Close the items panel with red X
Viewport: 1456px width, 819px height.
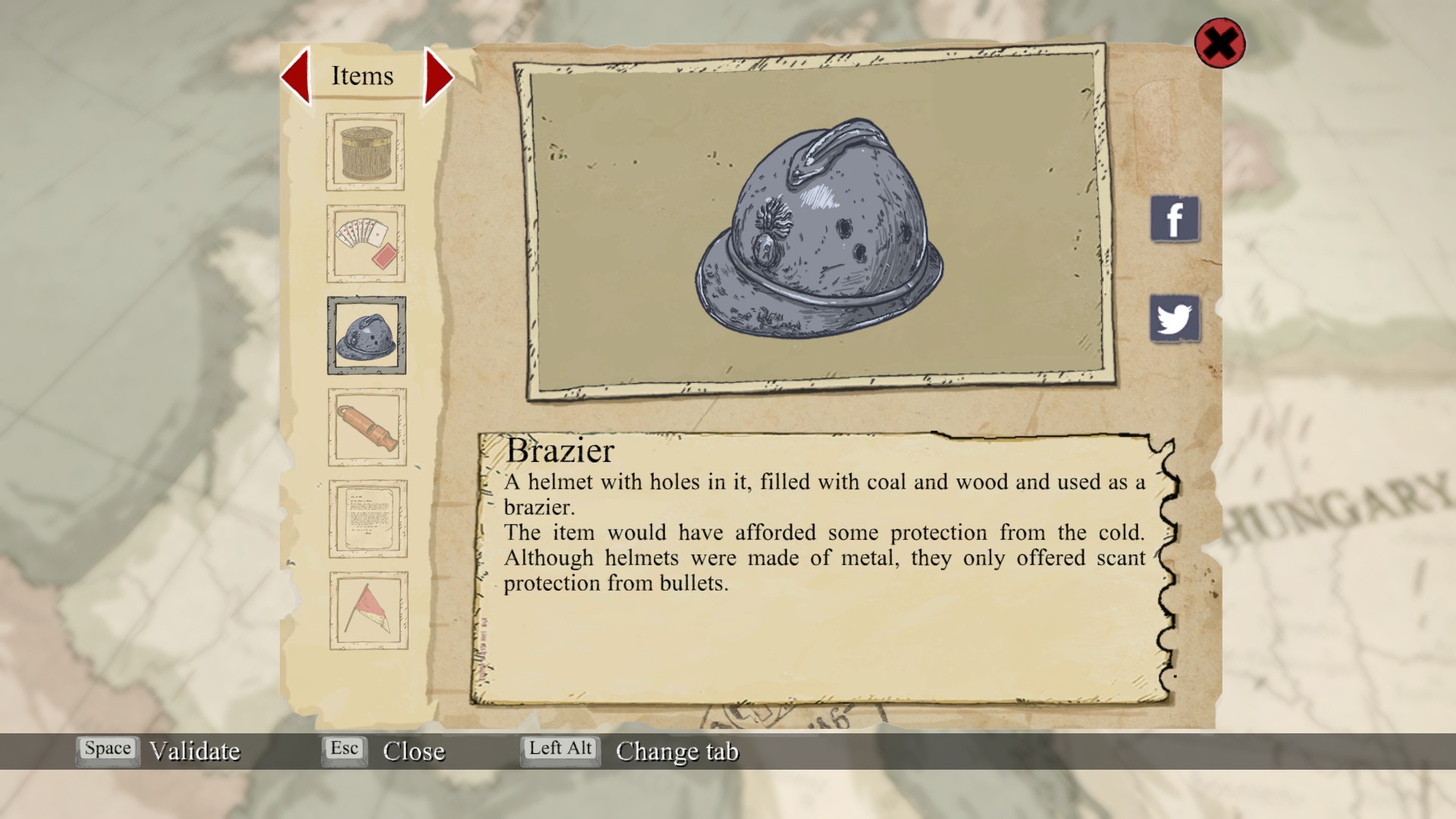tap(1219, 43)
